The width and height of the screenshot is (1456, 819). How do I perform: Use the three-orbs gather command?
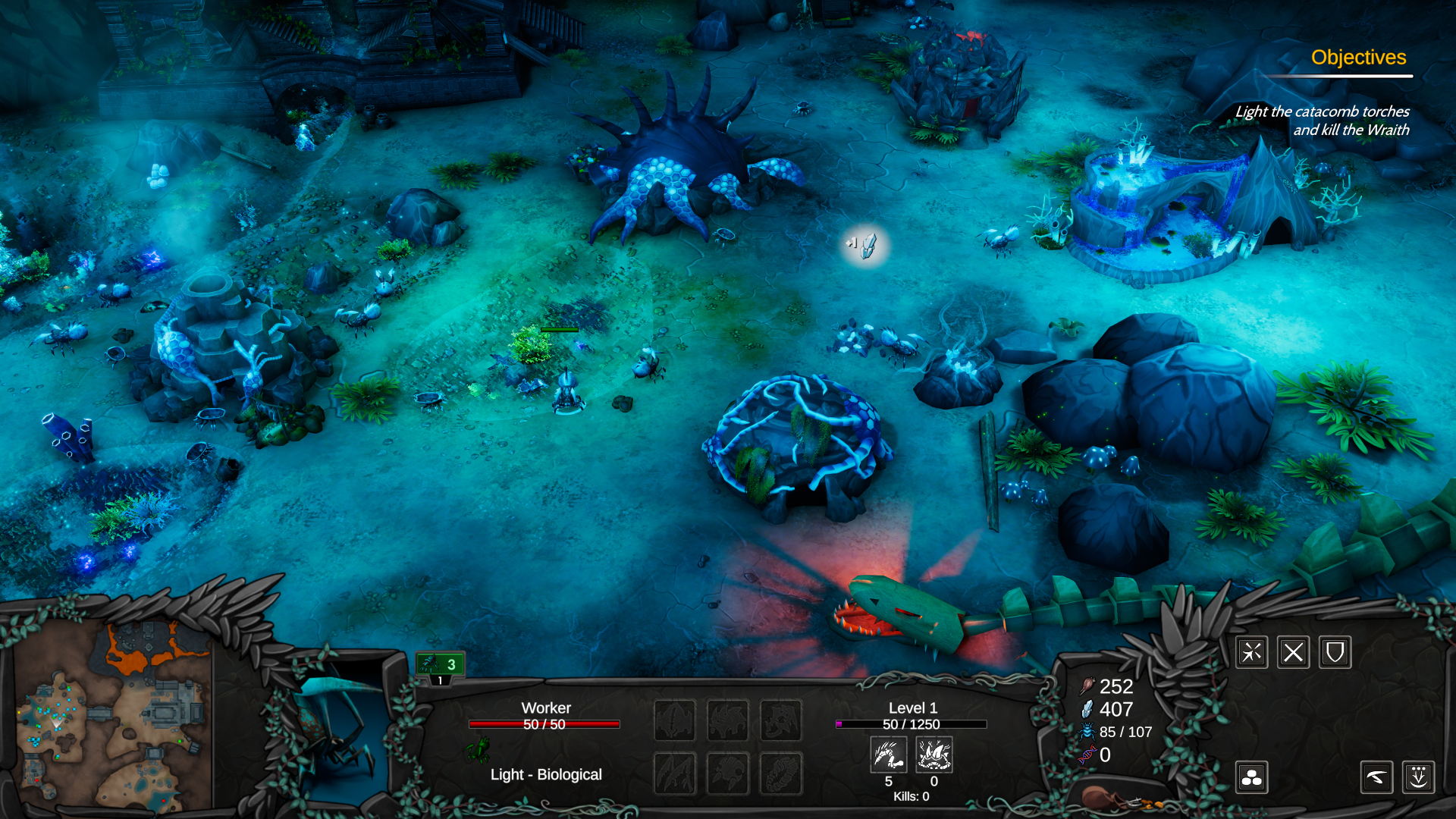tap(1251, 777)
